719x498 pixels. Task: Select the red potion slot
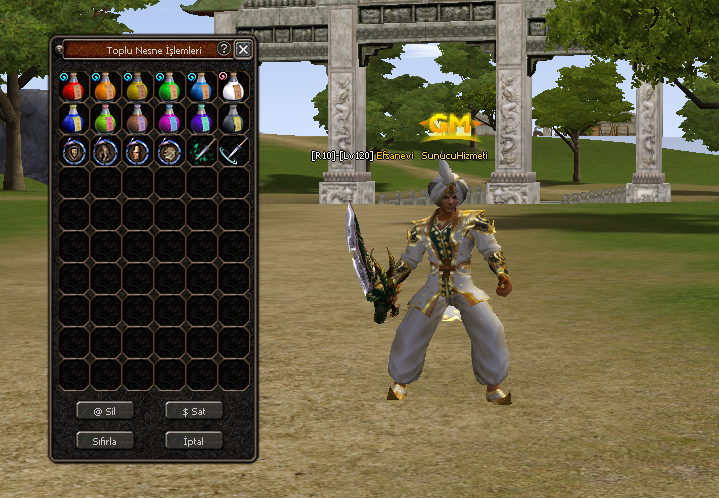(x=73, y=87)
